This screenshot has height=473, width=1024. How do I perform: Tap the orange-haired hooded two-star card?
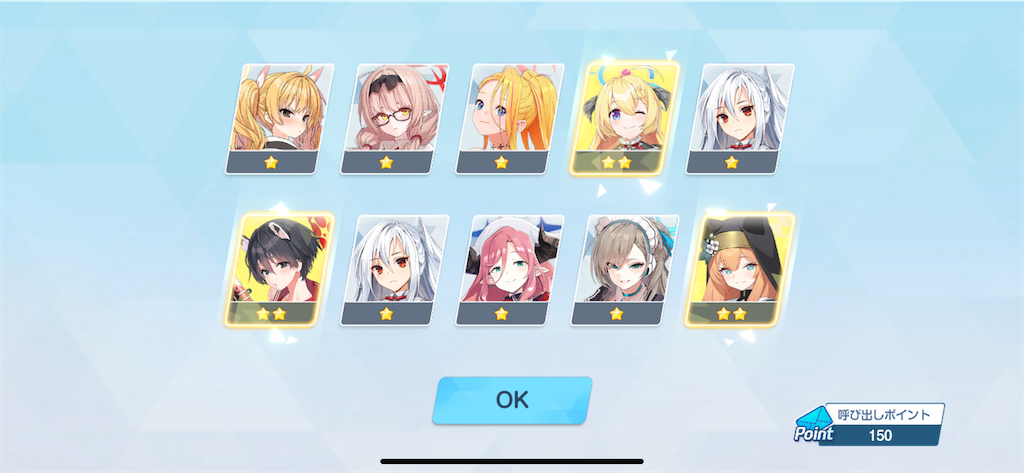[739, 269]
